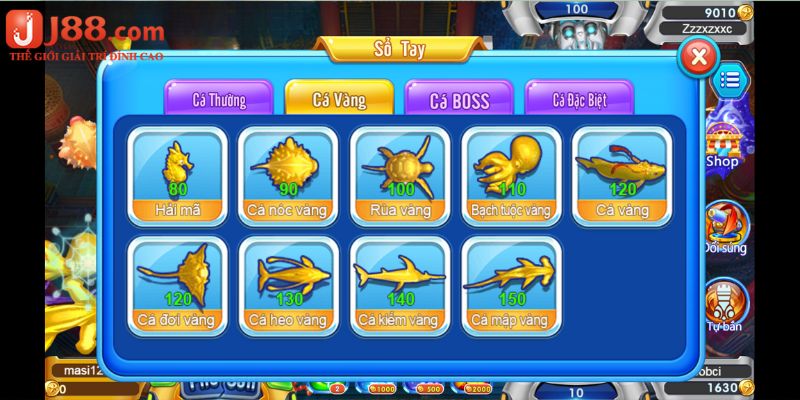Choose the Cá nóc vàng tile

click(289, 176)
